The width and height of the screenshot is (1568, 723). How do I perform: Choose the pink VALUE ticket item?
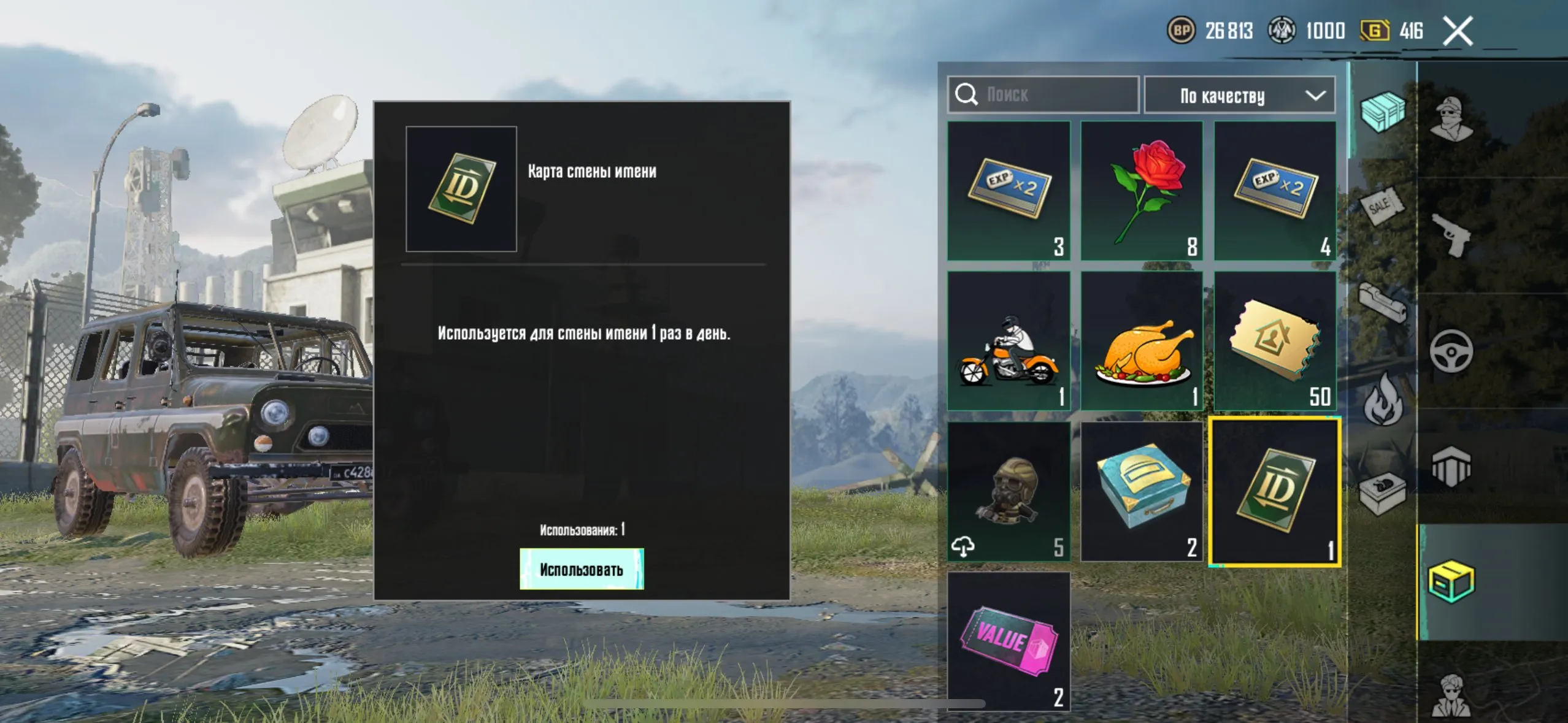[x=1009, y=641]
